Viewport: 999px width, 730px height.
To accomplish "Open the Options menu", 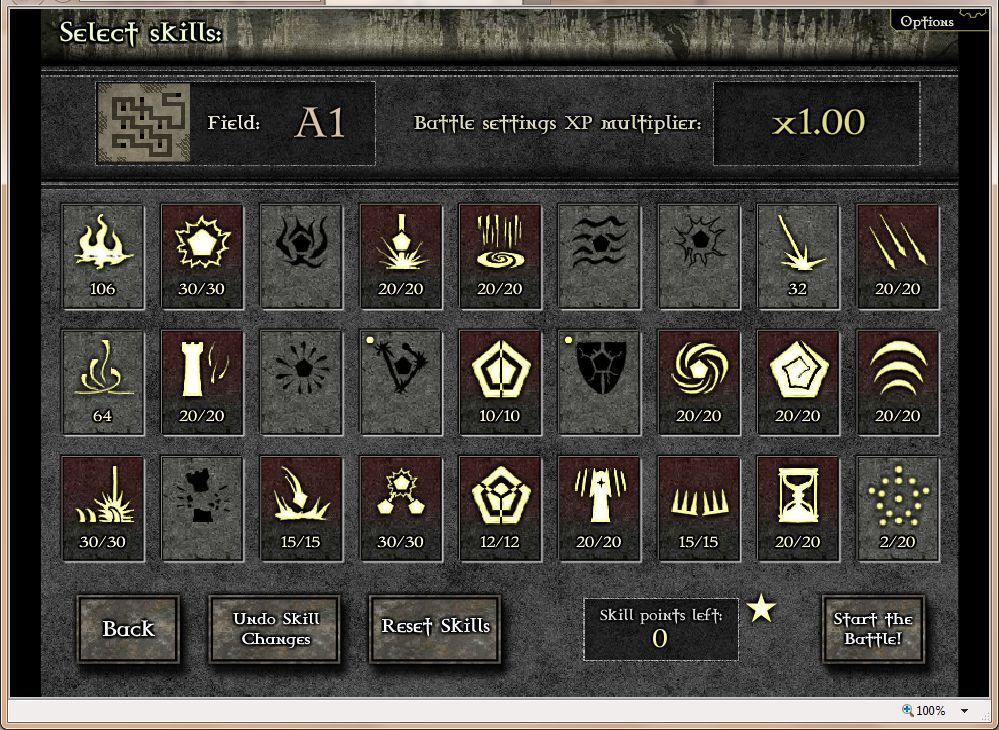I will [927, 21].
